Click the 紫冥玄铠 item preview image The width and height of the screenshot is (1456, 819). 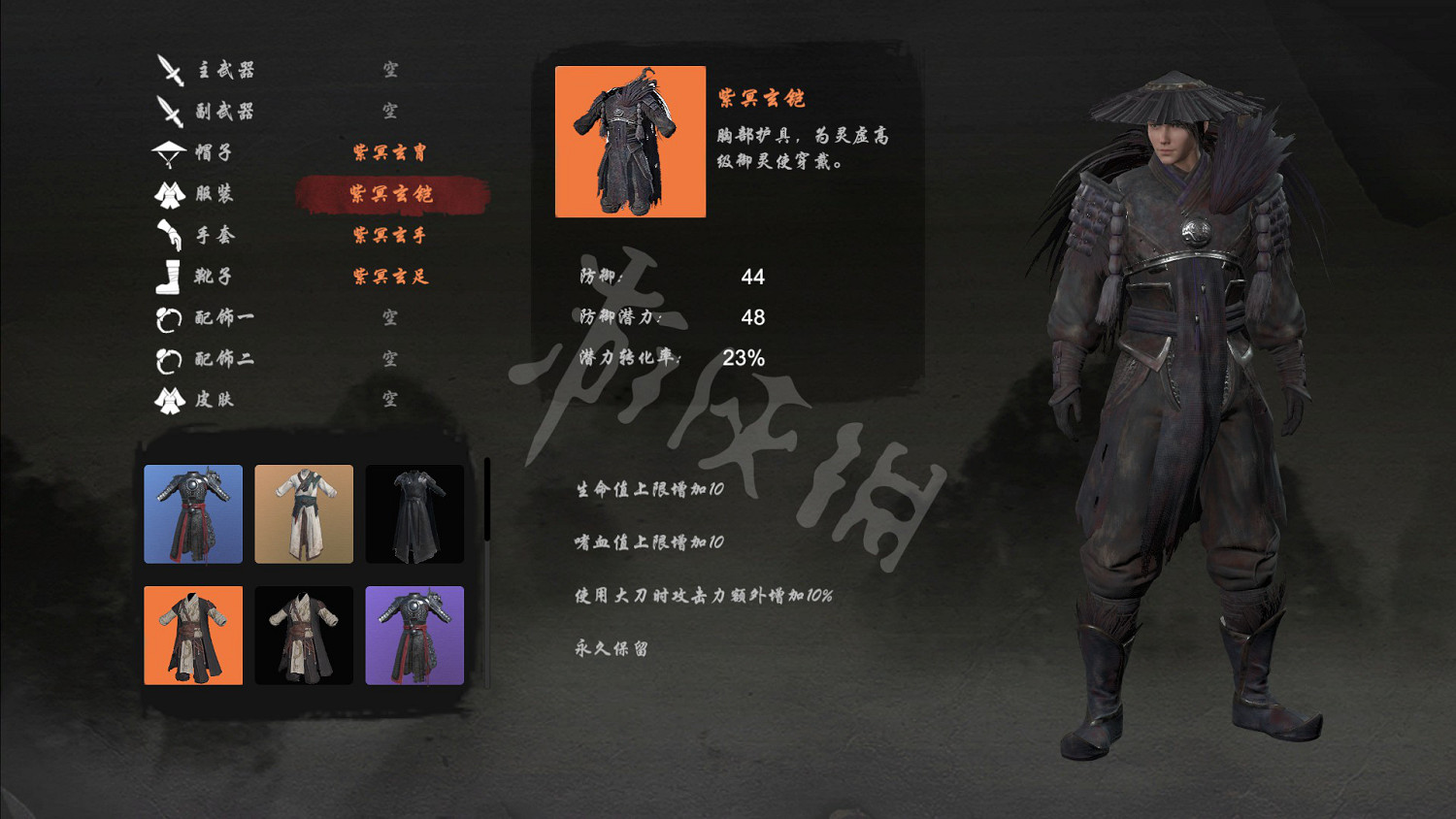pyautogui.click(x=630, y=142)
